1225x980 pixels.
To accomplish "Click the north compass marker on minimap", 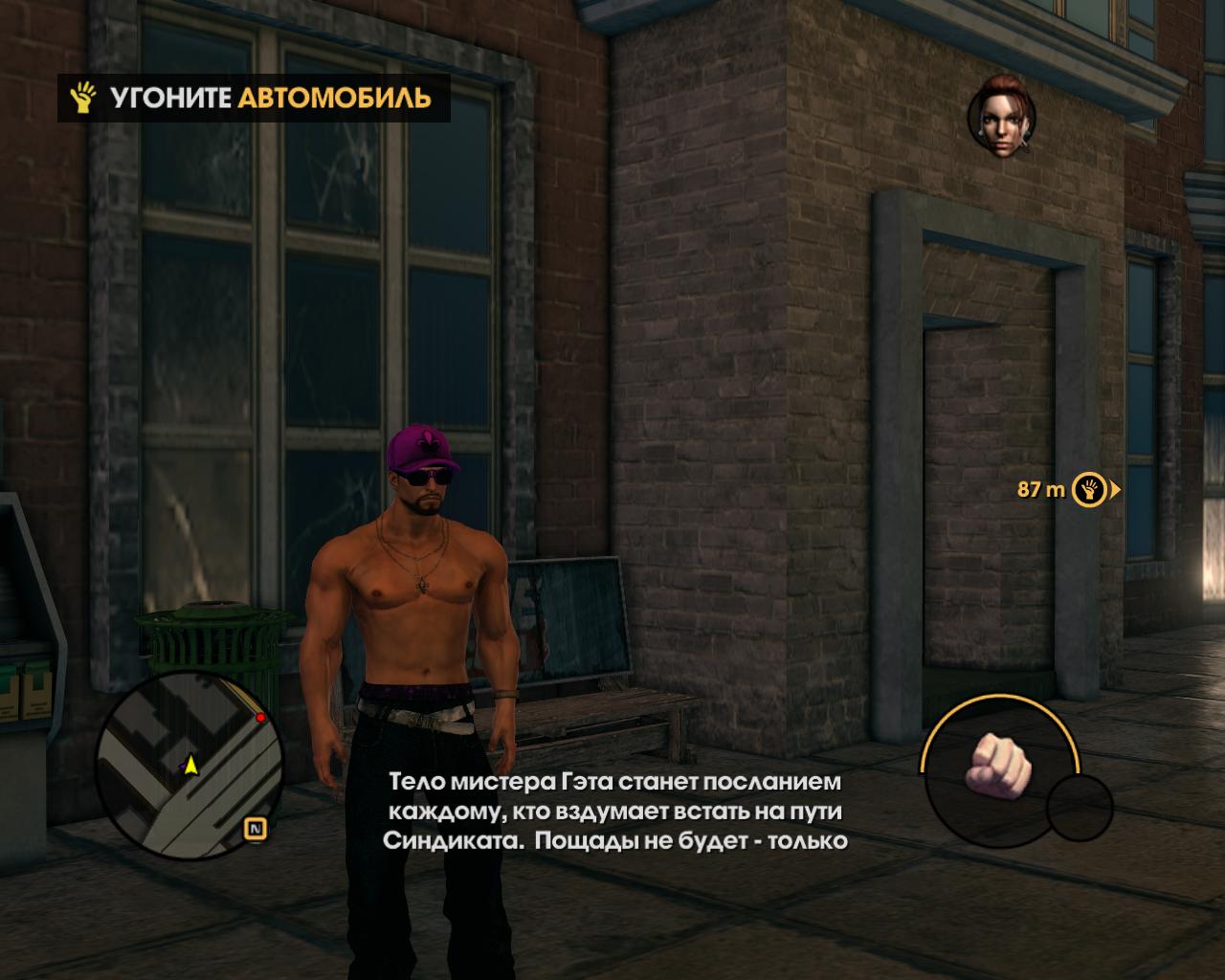I will (256, 829).
